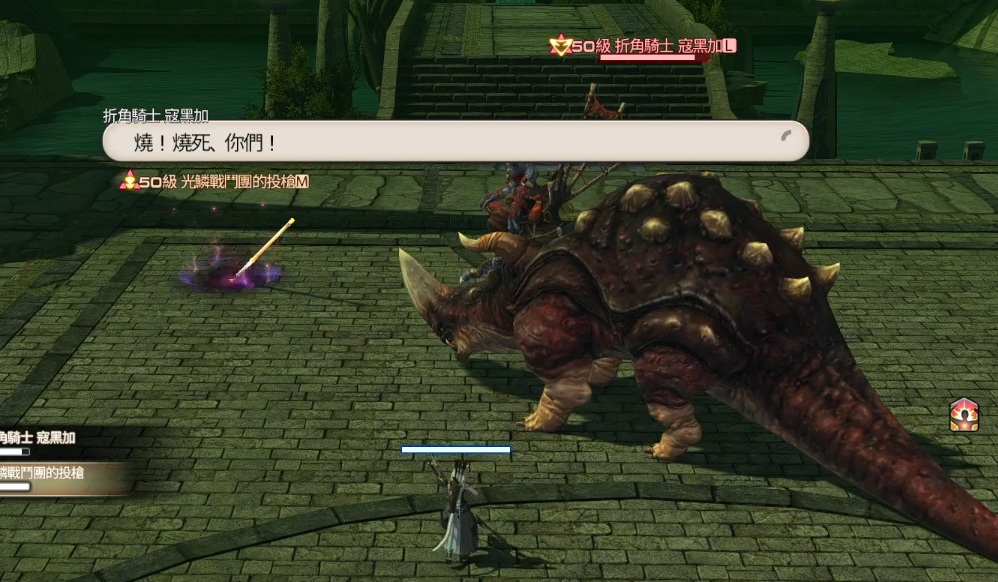Target the 50級 折角騎士 寇黑加 nameplate
The image size is (998, 582).
644,45
